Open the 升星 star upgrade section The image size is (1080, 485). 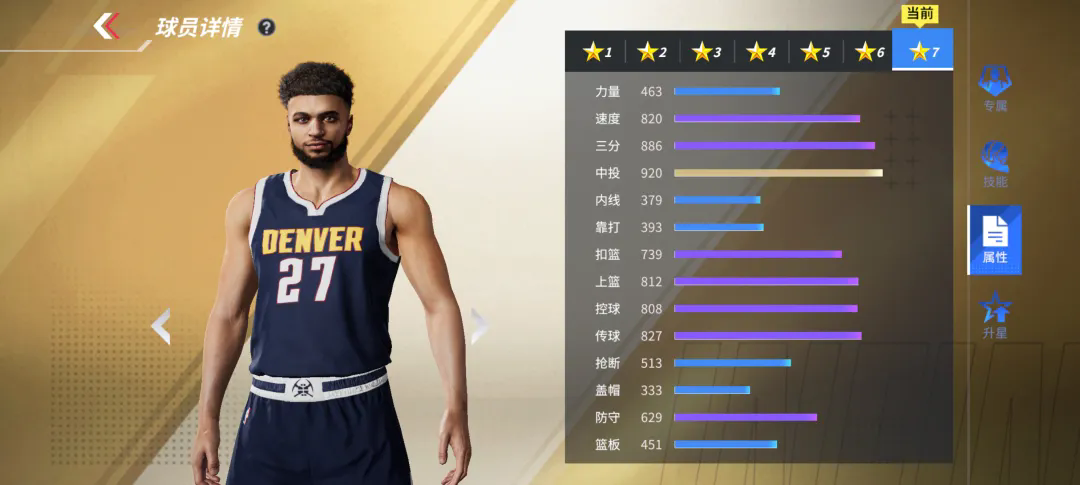coord(994,316)
